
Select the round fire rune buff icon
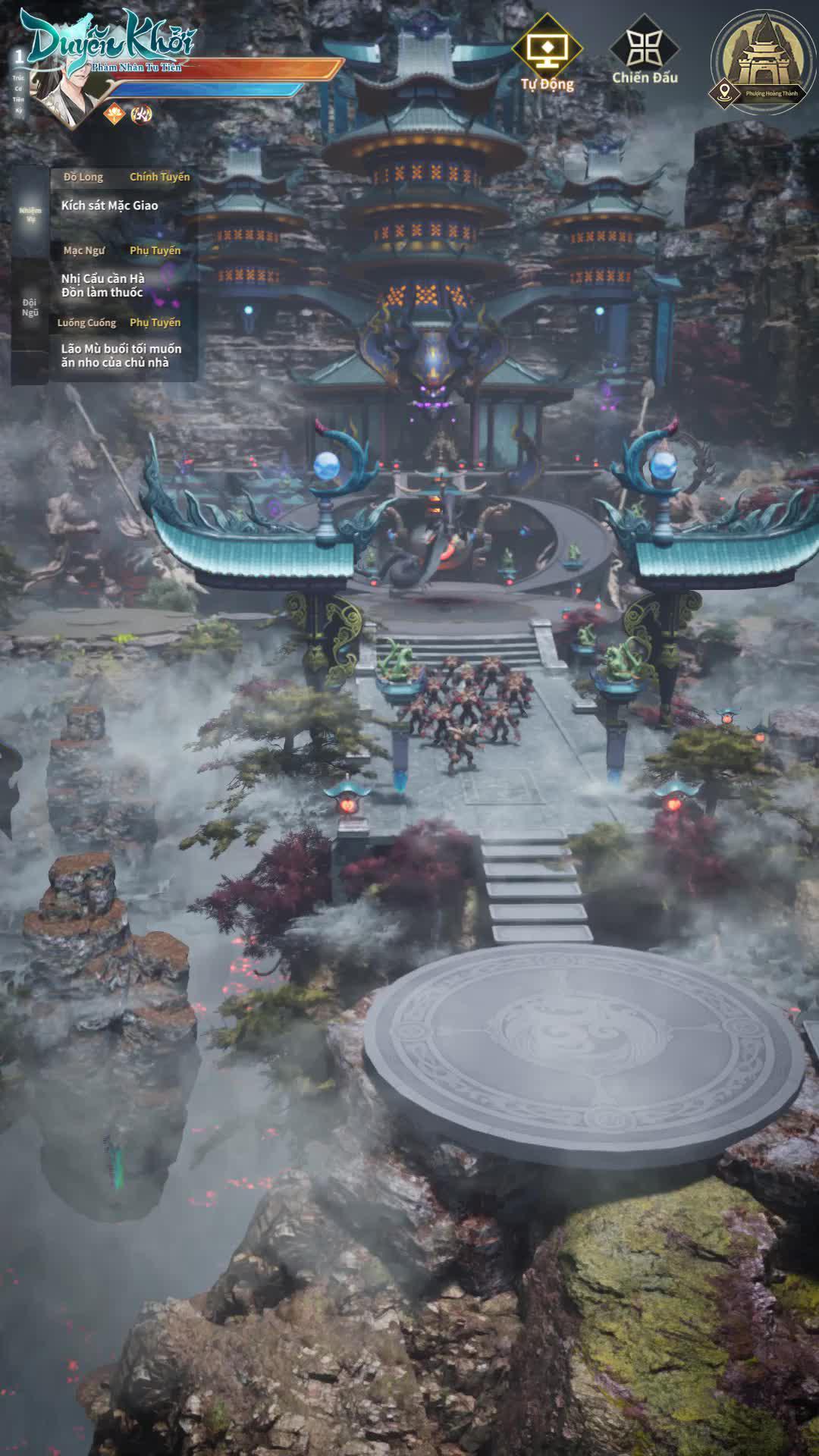tap(141, 115)
